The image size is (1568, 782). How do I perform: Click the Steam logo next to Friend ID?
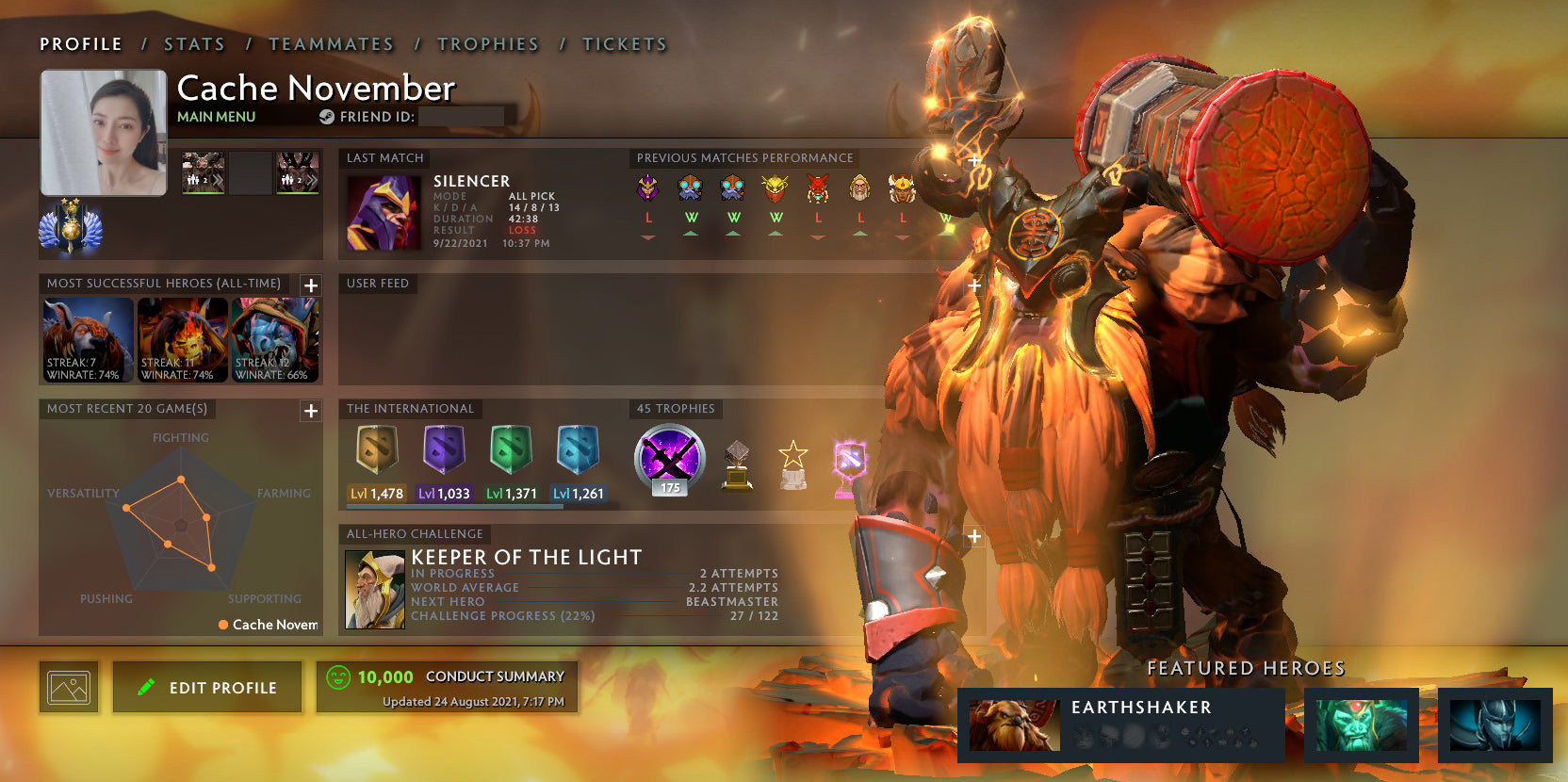(x=326, y=118)
